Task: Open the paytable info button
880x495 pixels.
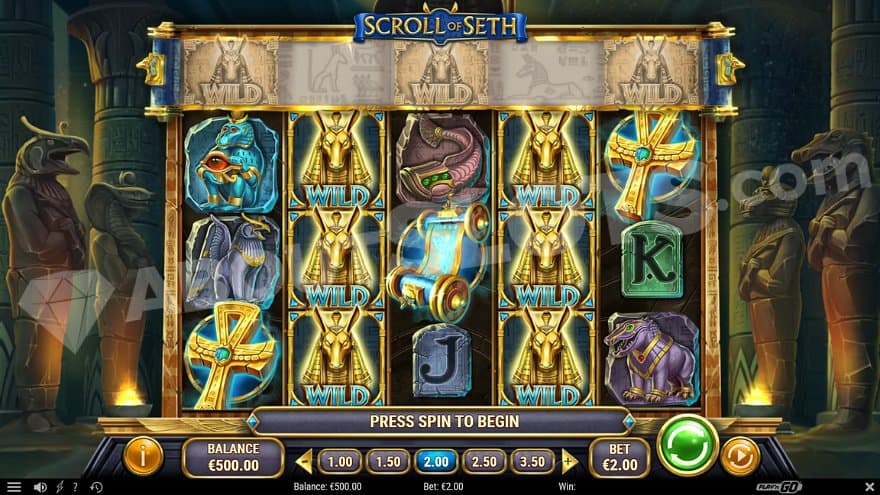Action: click(143, 456)
